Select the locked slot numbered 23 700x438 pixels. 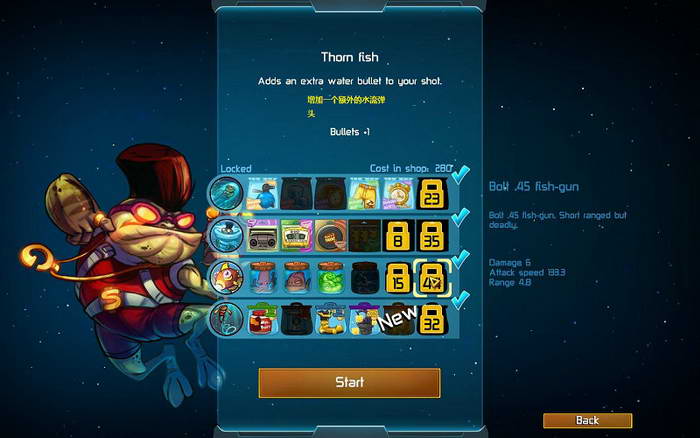pos(432,193)
